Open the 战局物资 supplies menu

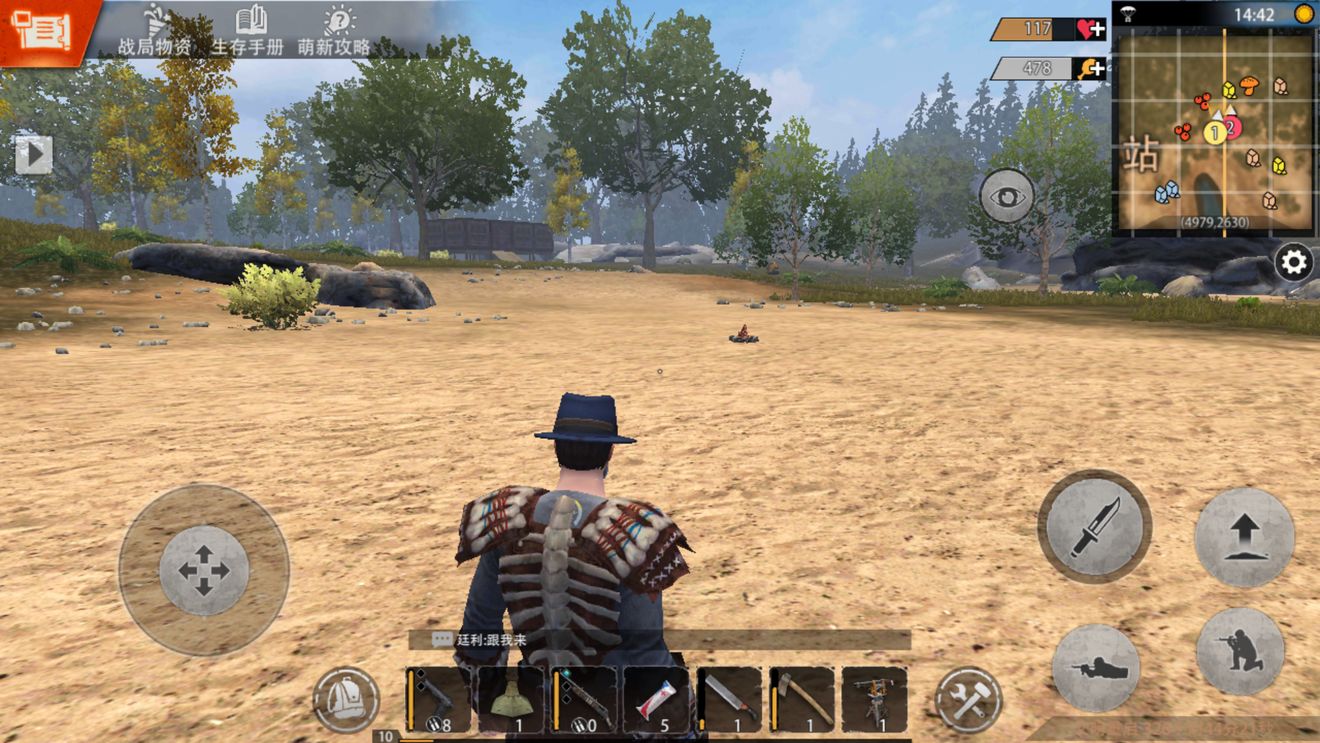coord(154,30)
